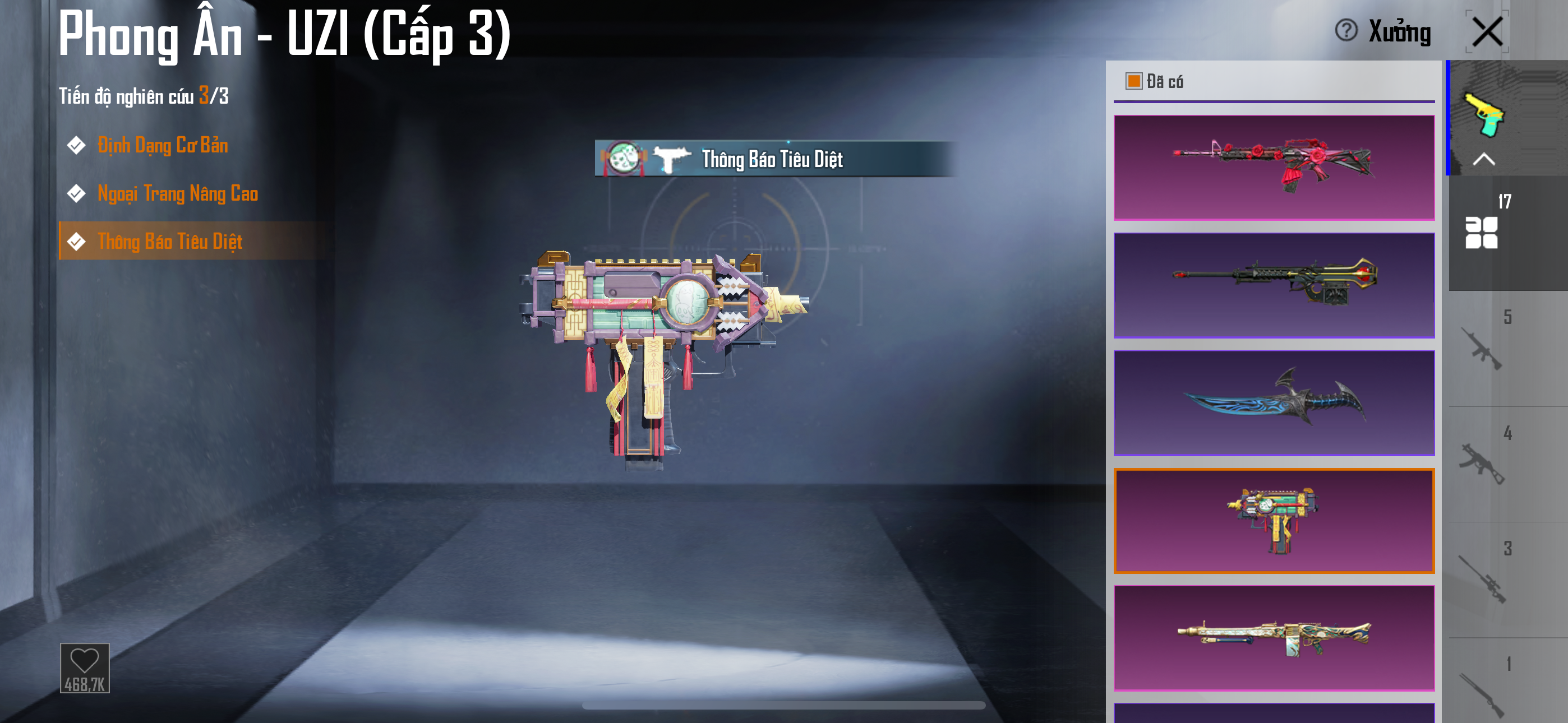Choose the gold ornate shotgun skin

point(1274,638)
